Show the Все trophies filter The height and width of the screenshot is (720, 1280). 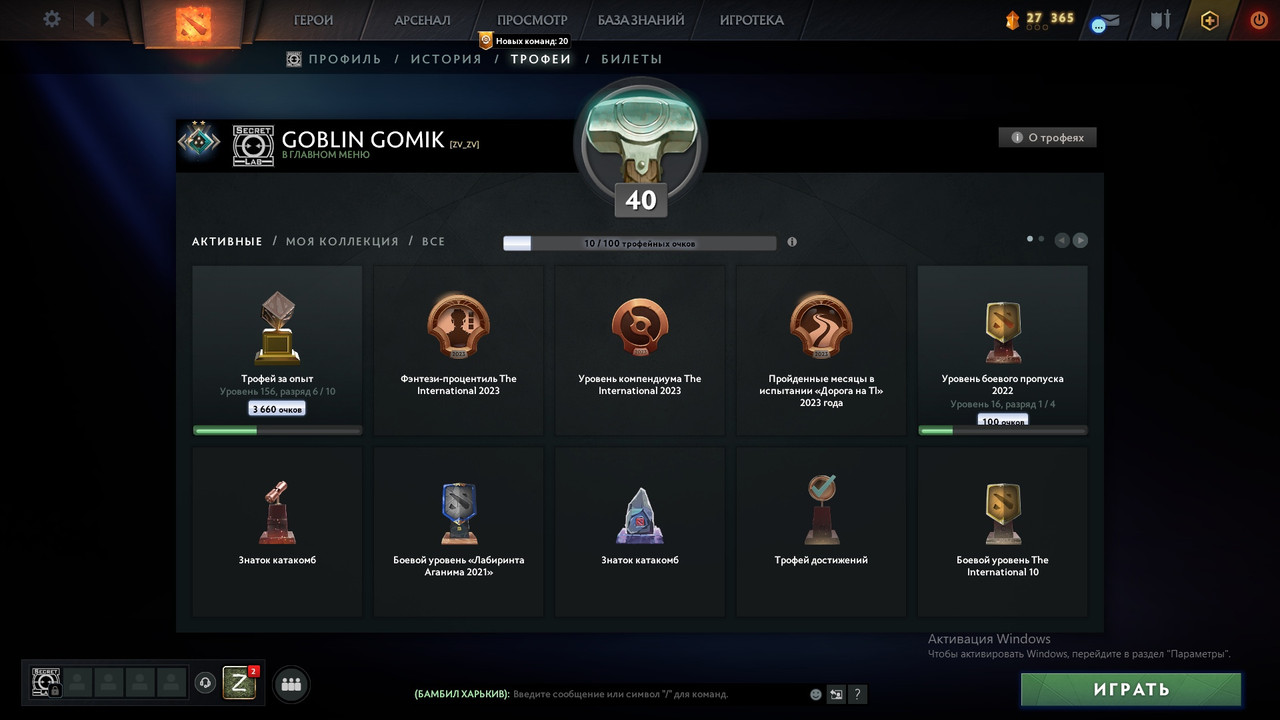pos(433,241)
